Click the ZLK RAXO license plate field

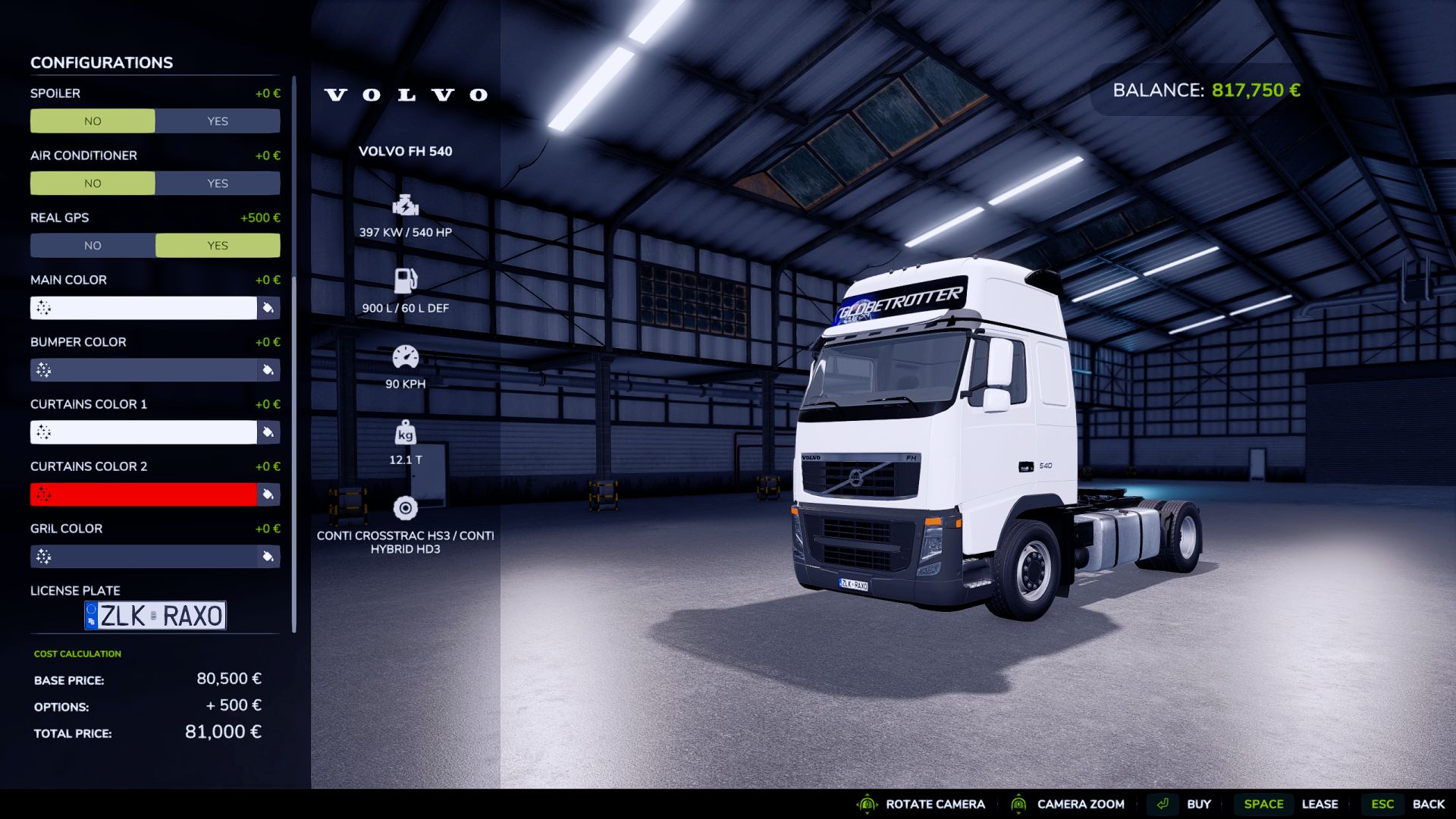click(x=154, y=615)
